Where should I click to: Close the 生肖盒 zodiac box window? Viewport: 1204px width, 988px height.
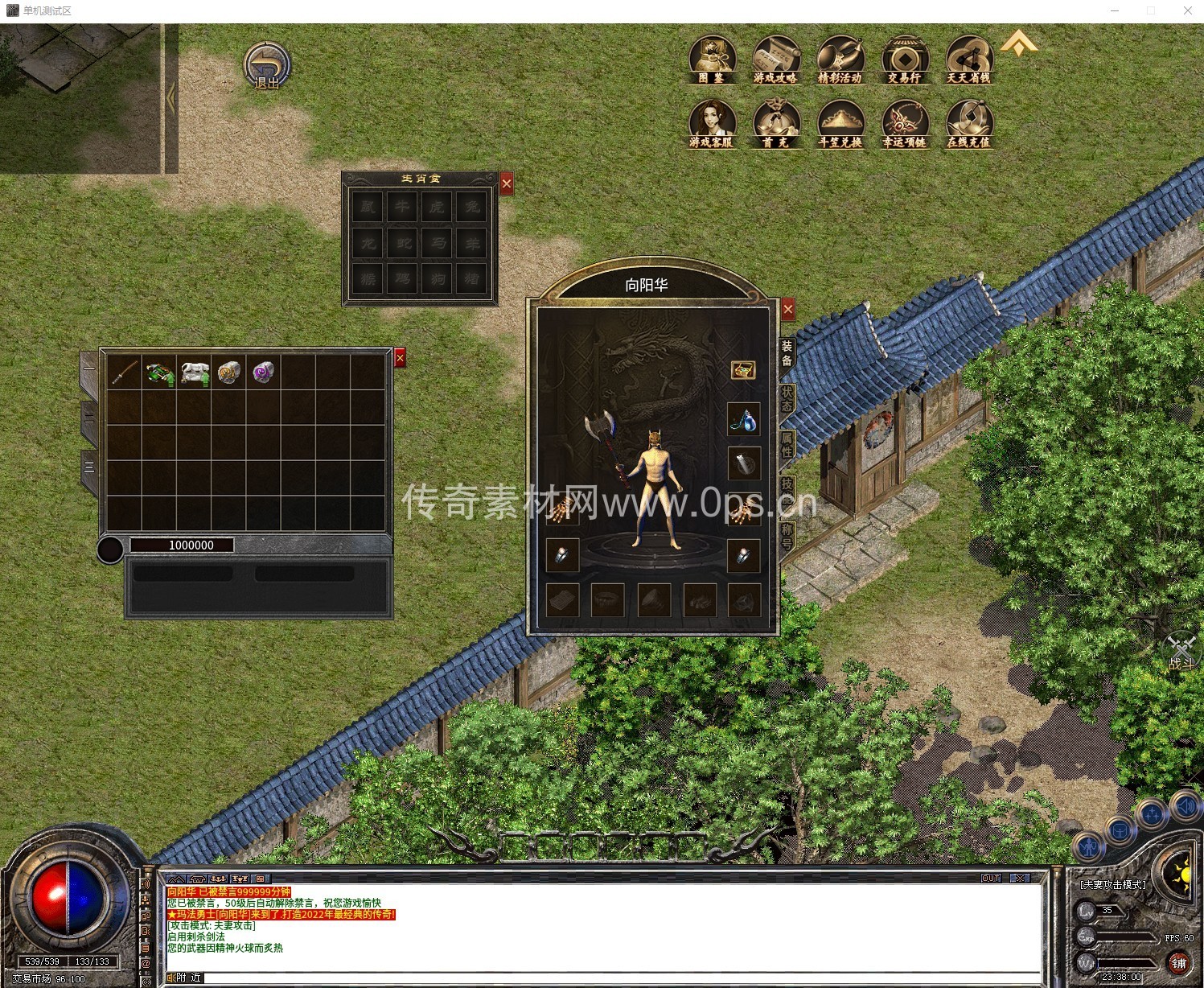click(507, 184)
